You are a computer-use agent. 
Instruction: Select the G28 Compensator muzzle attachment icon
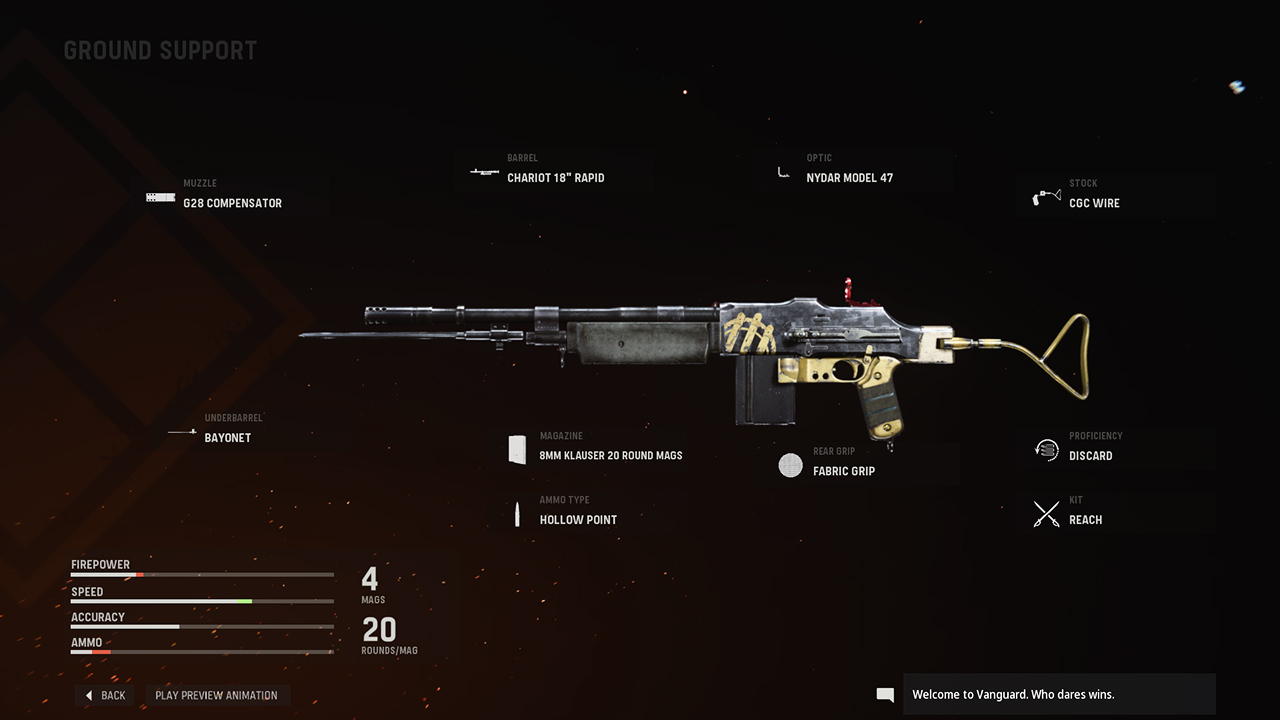[x=160, y=196]
